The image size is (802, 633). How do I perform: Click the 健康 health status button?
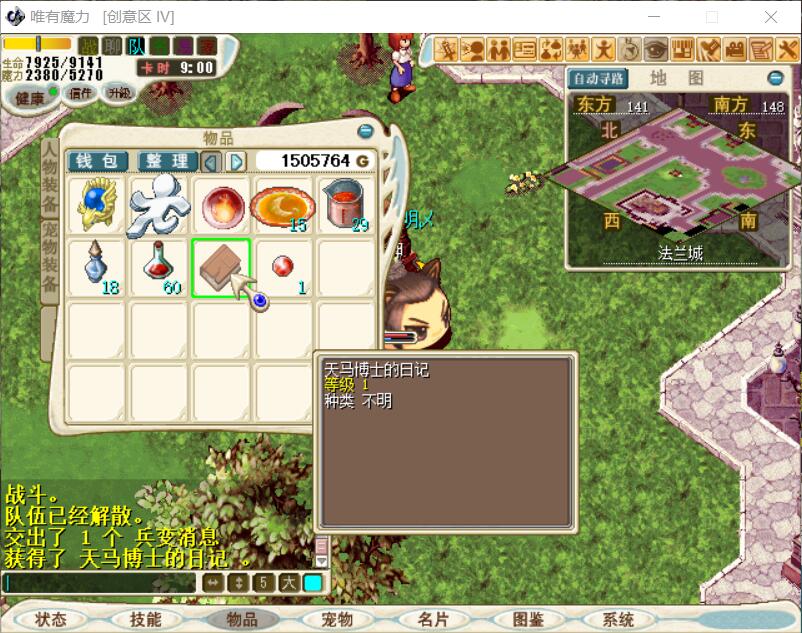[x=30, y=97]
